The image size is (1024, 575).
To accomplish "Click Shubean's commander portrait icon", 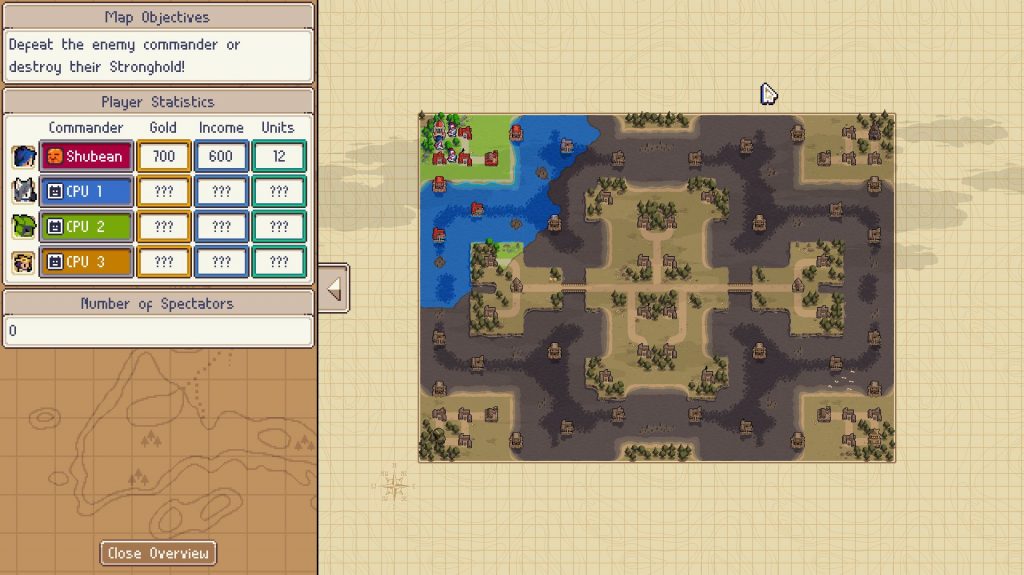I will (23, 156).
